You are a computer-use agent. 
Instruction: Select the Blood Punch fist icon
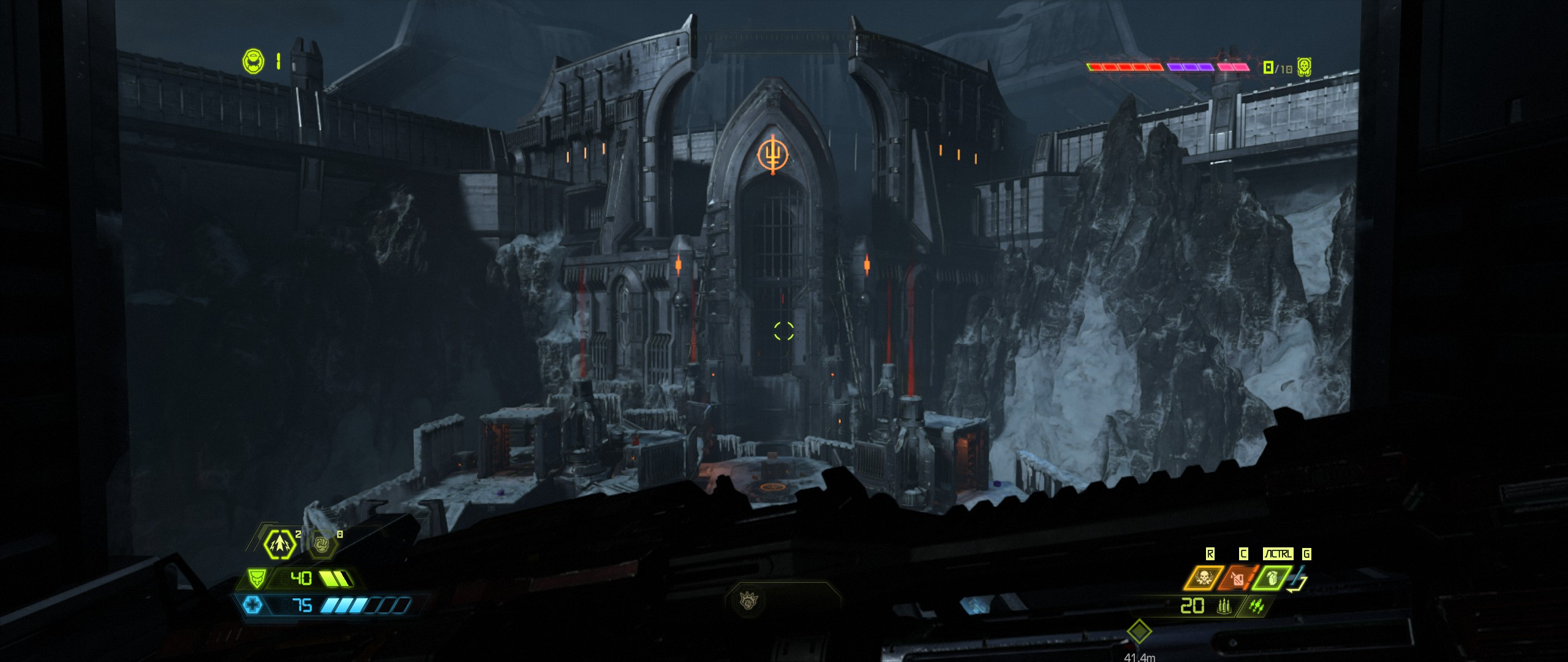(x=322, y=544)
